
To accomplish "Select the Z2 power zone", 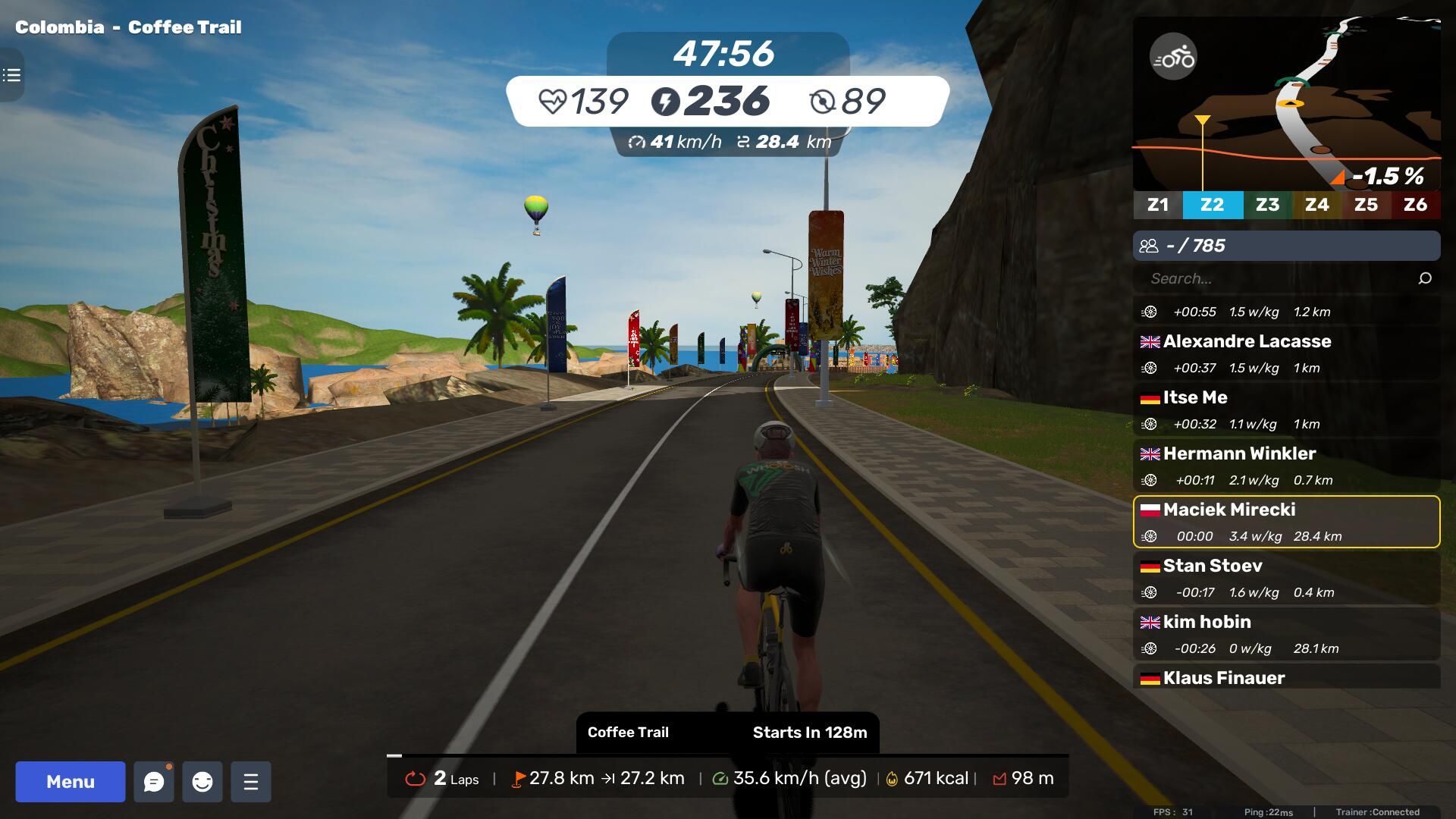I will pos(1212,205).
